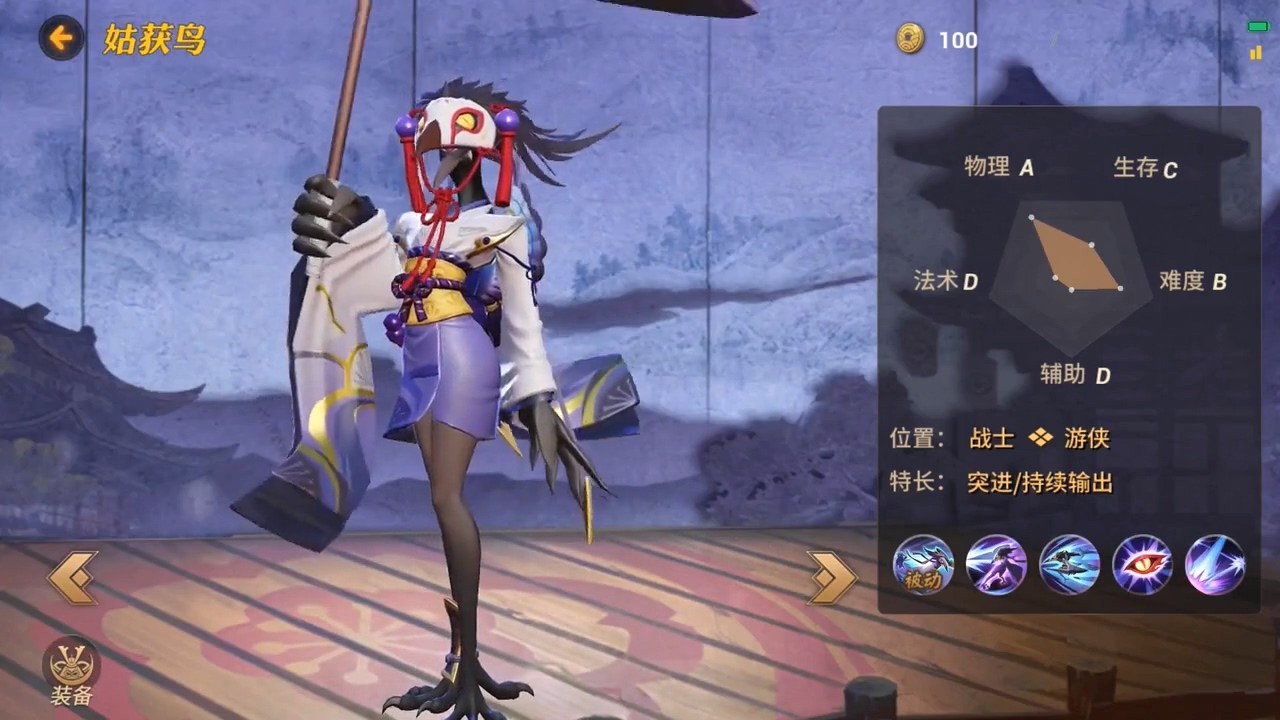Select the red eye skill icon
This screenshot has width=1280, height=720.
click(1142, 565)
